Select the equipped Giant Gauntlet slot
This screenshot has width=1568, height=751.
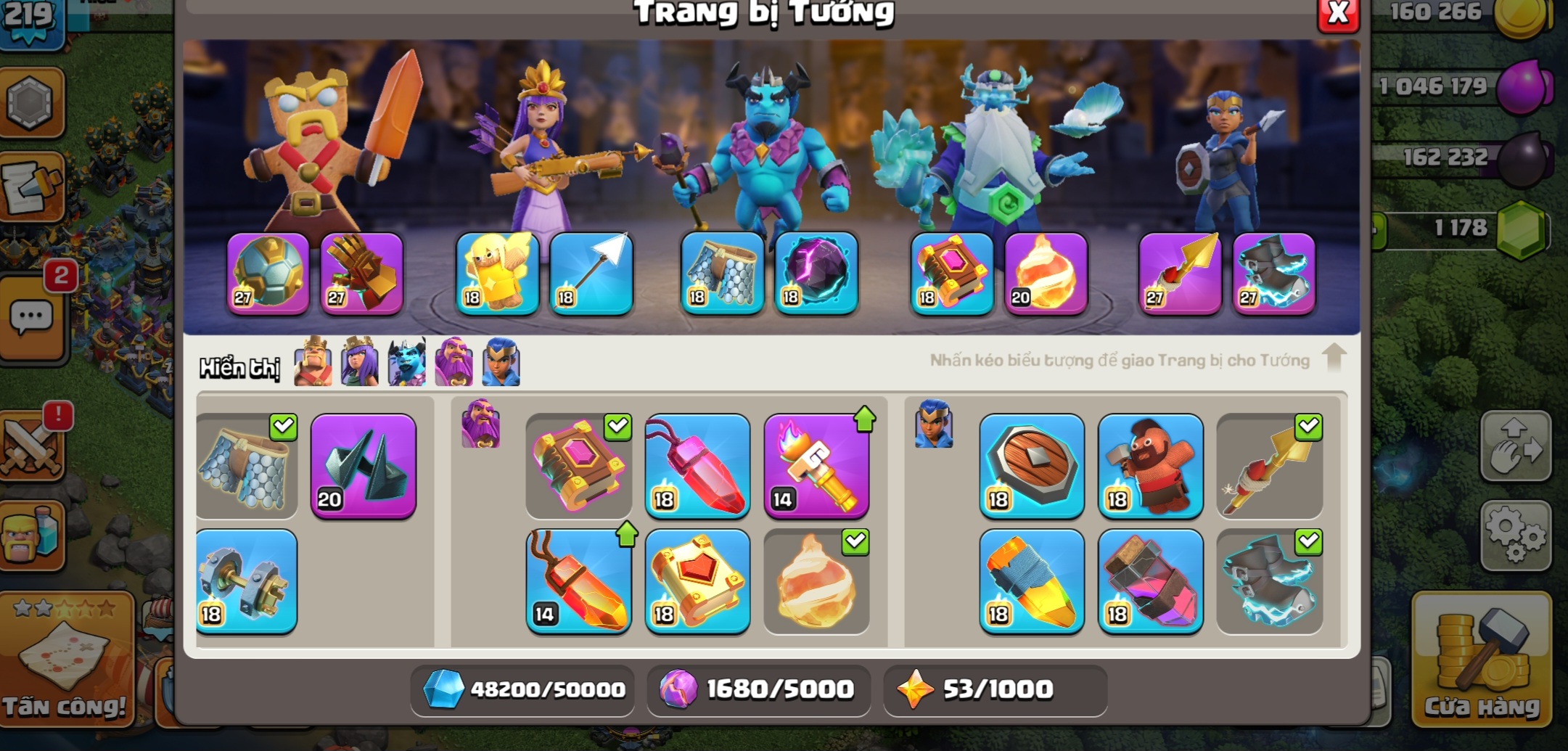tap(361, 274)
